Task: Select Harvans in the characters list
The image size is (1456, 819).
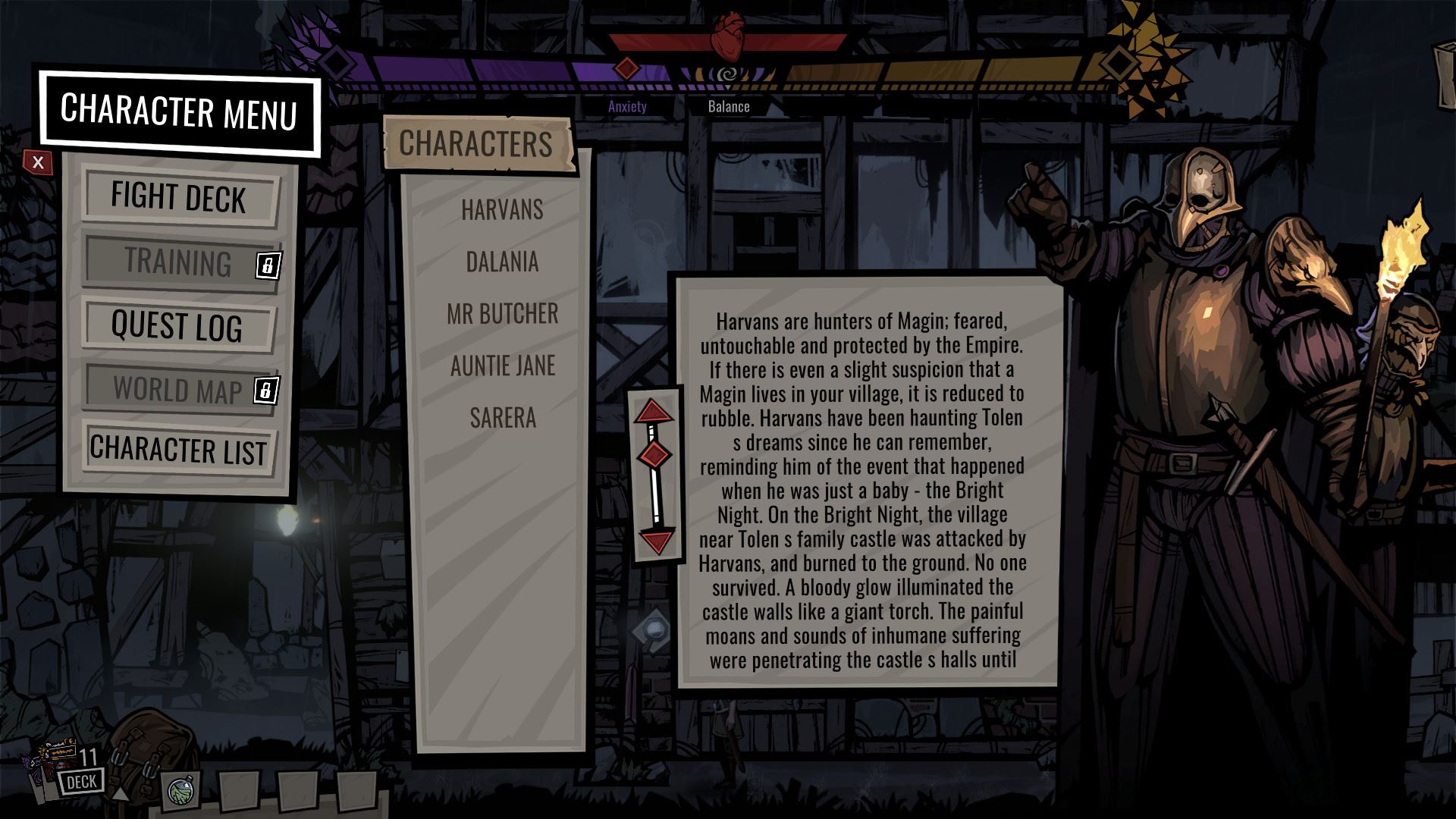Action: pyautogui.click(x=502, y=210)
